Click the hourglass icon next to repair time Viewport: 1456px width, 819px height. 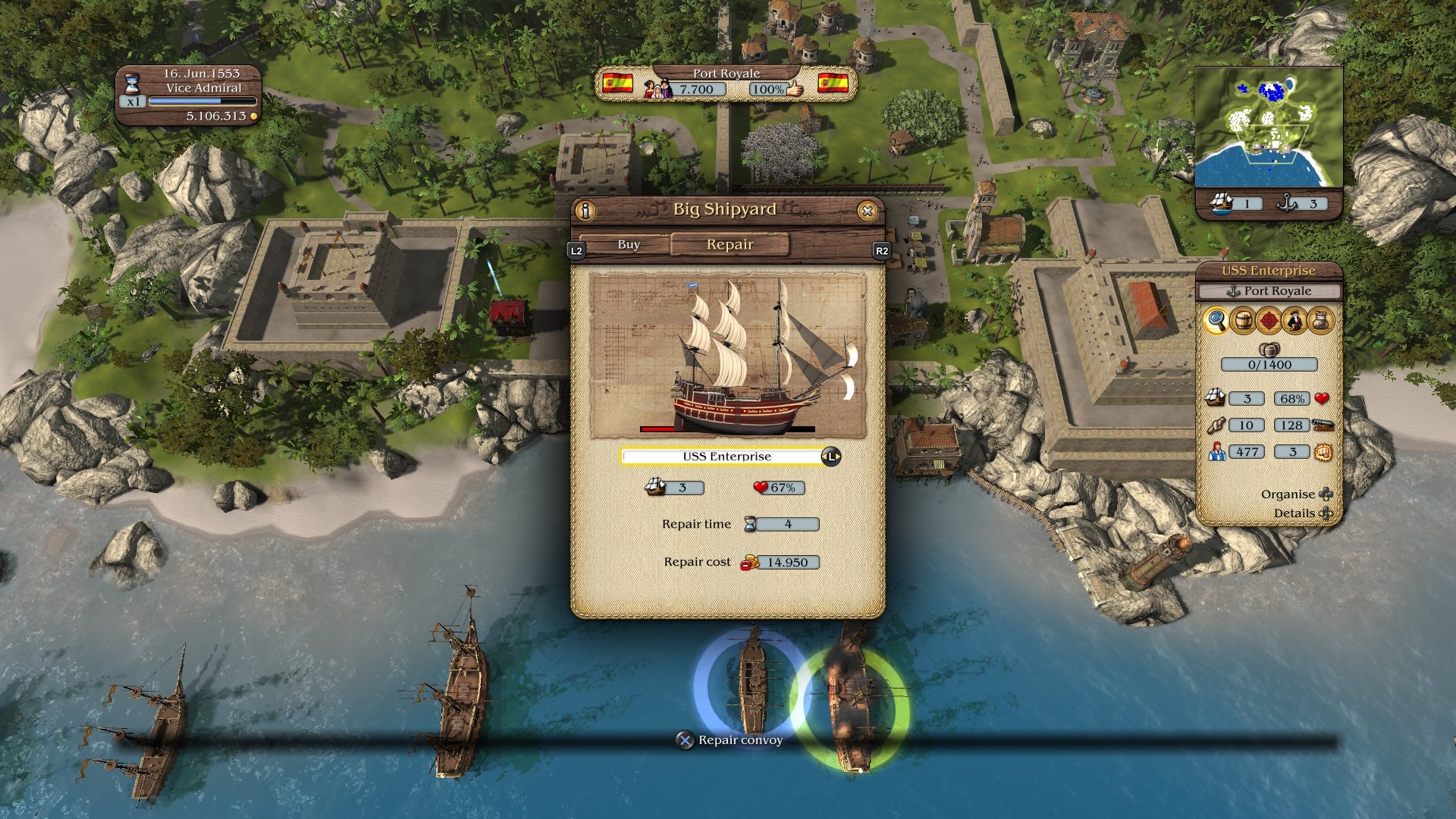click(x=751, y=523)
